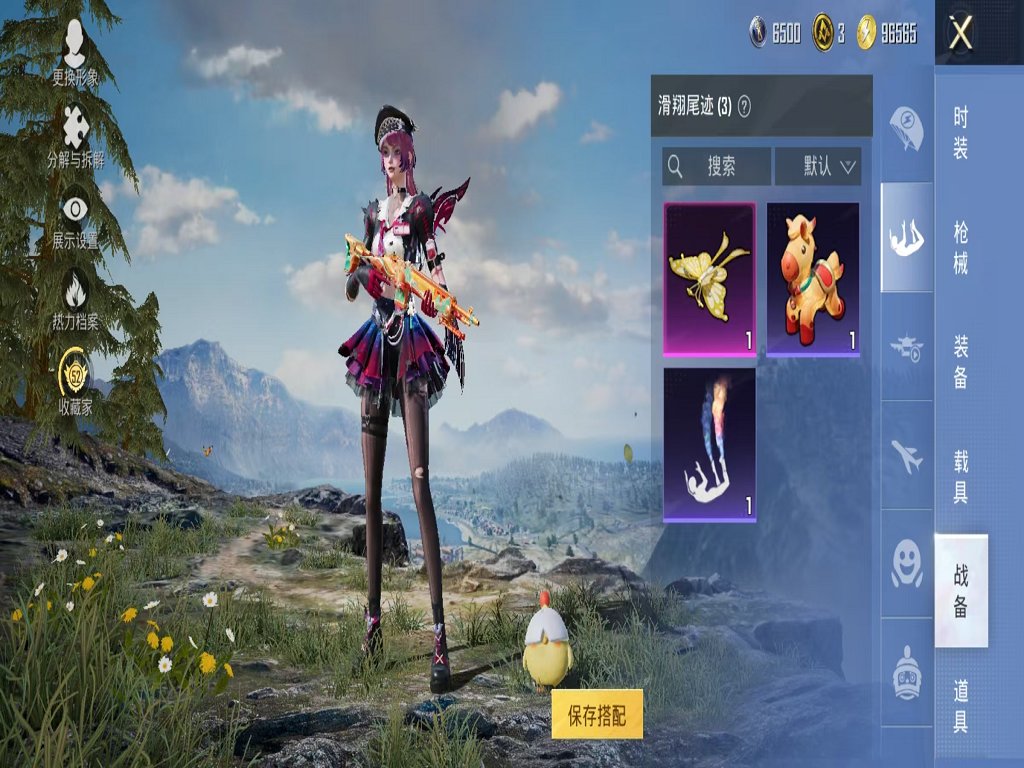The width and height of the screenshot is (1024, 768).
Task: Switch to the 载具 vehicles tab
Action: tap(960, 475)
